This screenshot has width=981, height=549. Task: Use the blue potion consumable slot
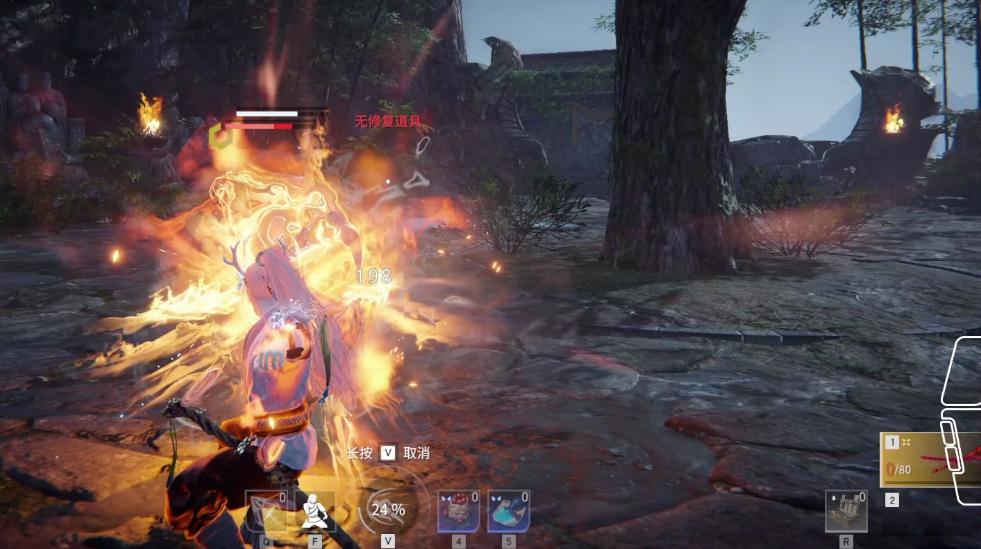point(508,511)
